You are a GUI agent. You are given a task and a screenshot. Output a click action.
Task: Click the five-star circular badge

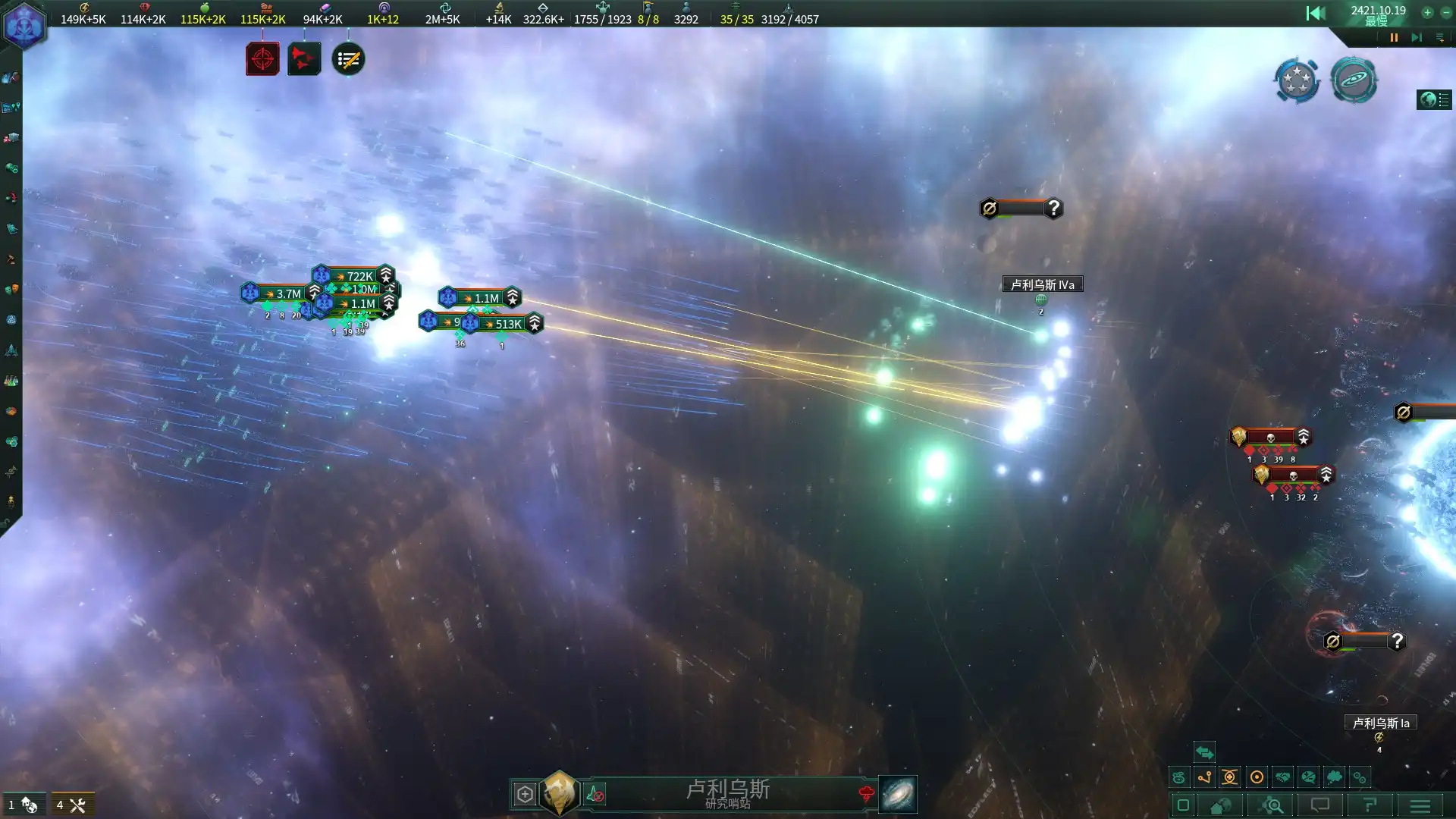1297,80
